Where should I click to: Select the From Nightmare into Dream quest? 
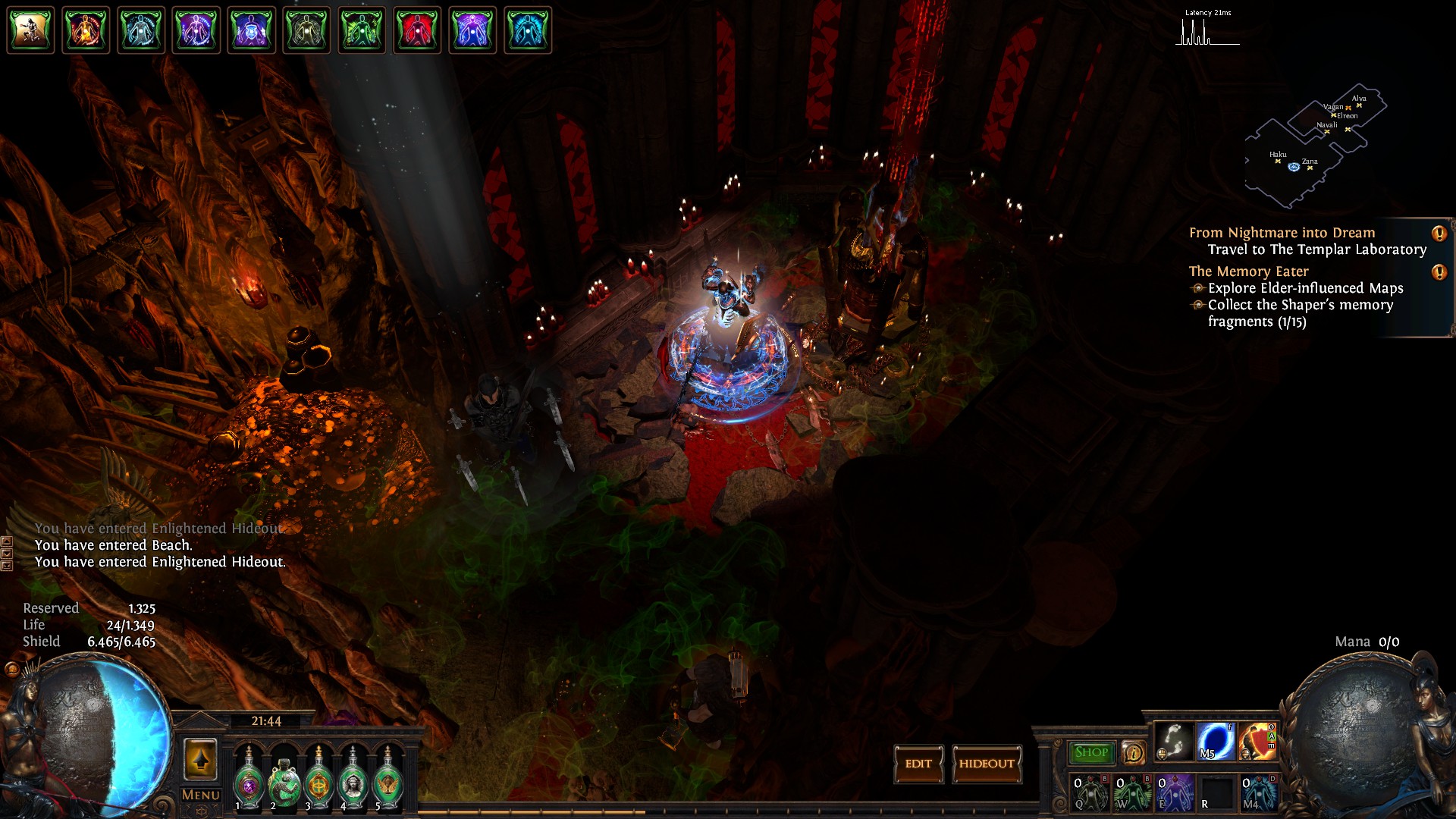(1282, 233)
